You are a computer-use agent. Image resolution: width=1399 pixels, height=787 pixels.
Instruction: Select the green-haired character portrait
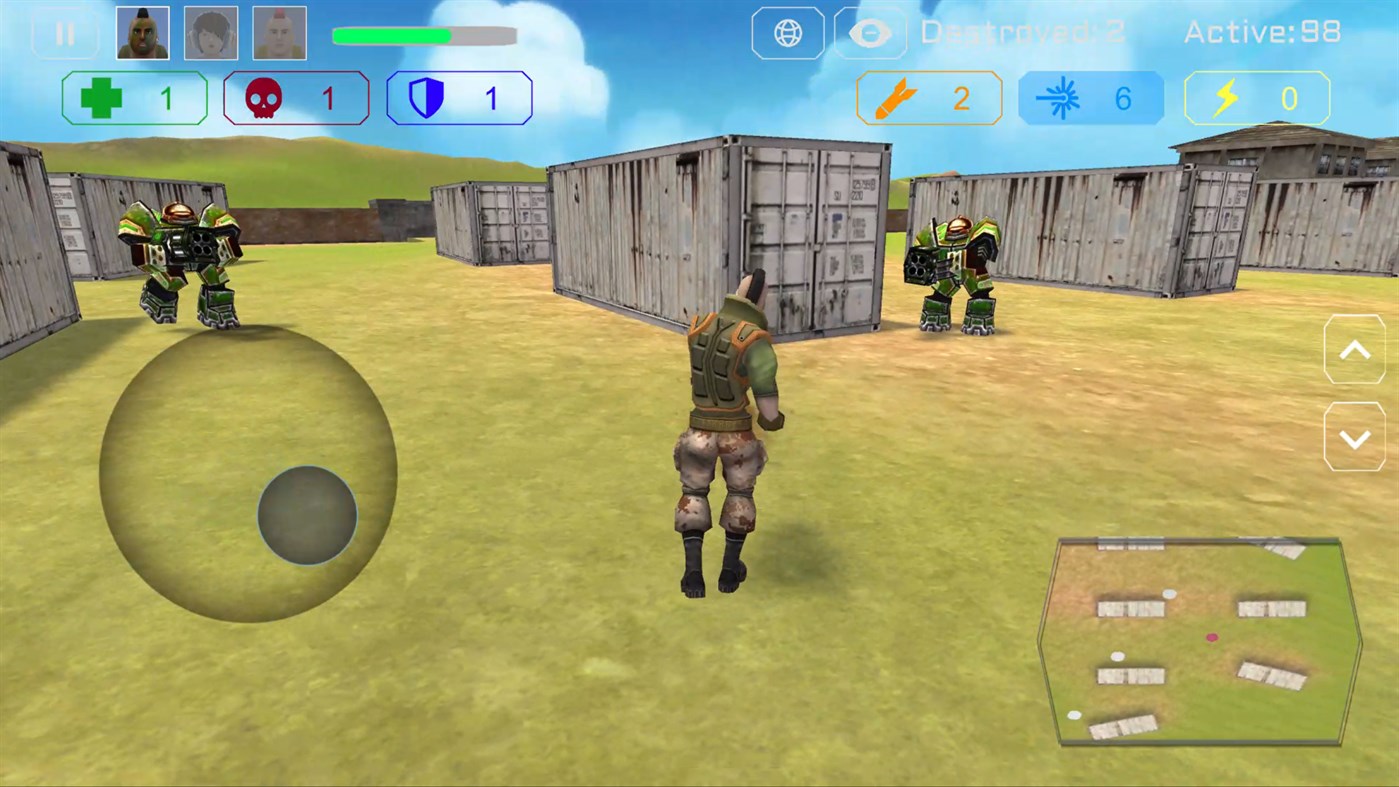click(142, 32)
